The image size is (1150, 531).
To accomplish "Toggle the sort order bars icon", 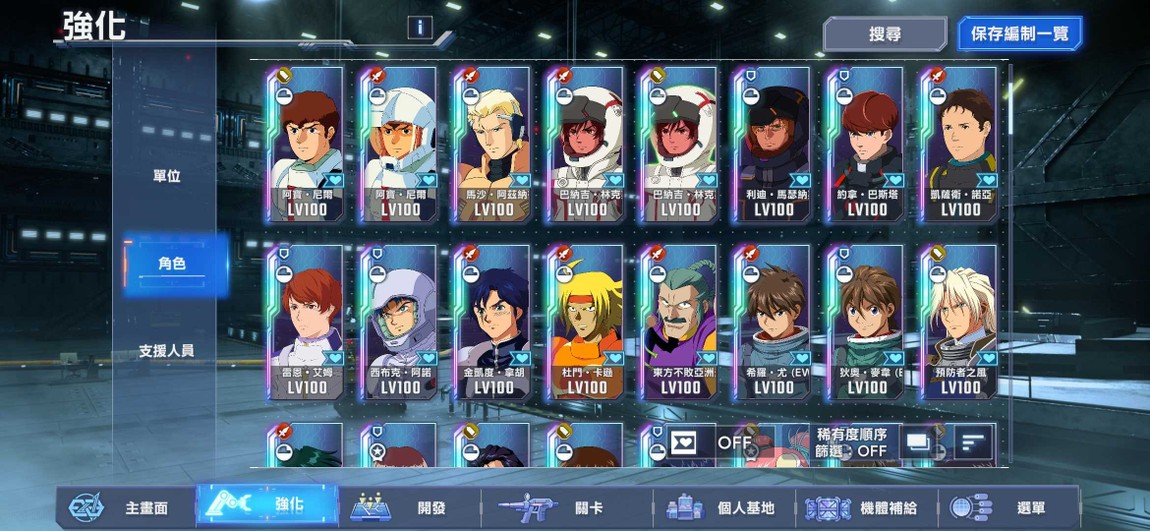I will click(x=973, y=442).
